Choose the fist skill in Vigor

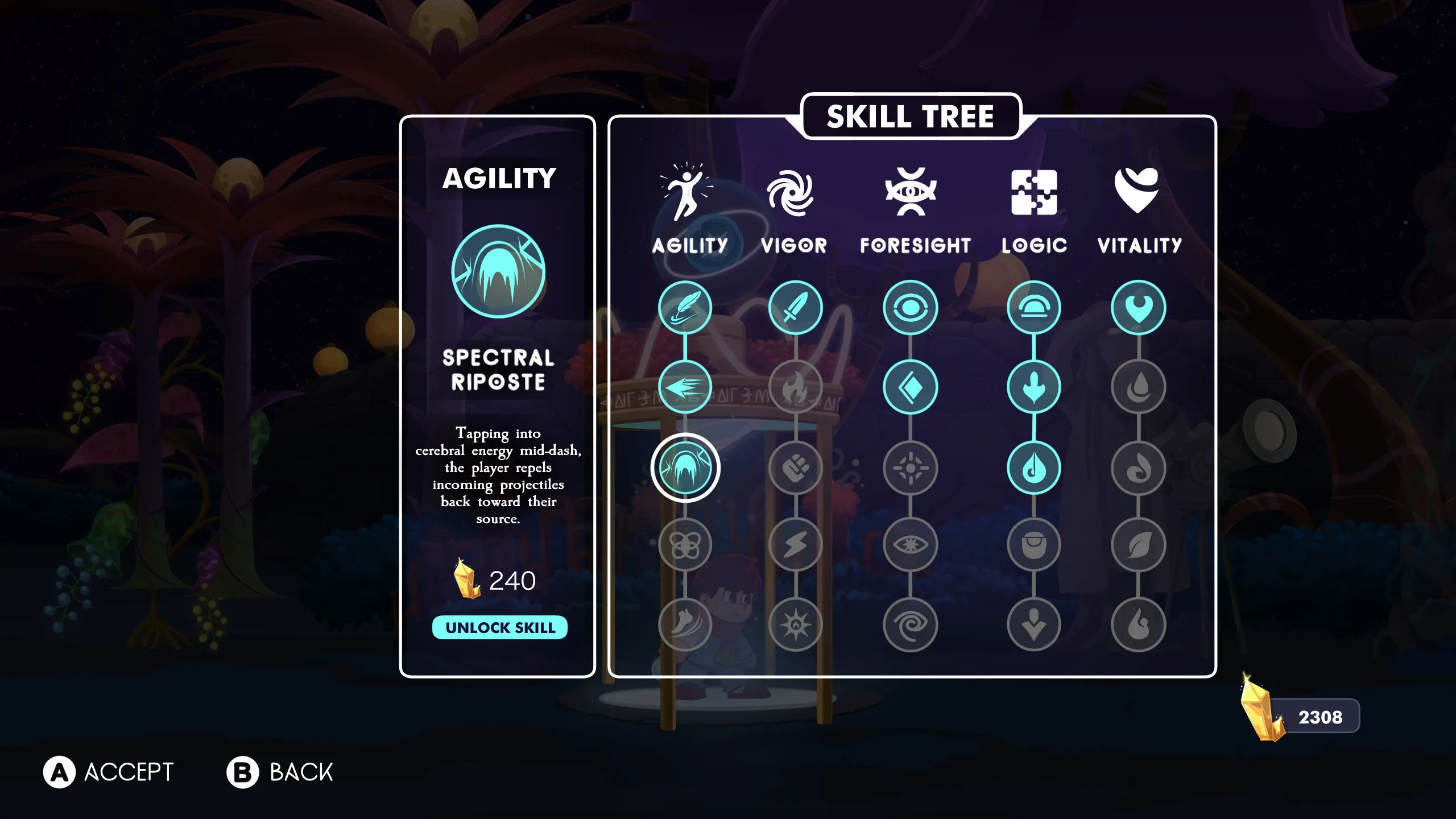[795, 468]
